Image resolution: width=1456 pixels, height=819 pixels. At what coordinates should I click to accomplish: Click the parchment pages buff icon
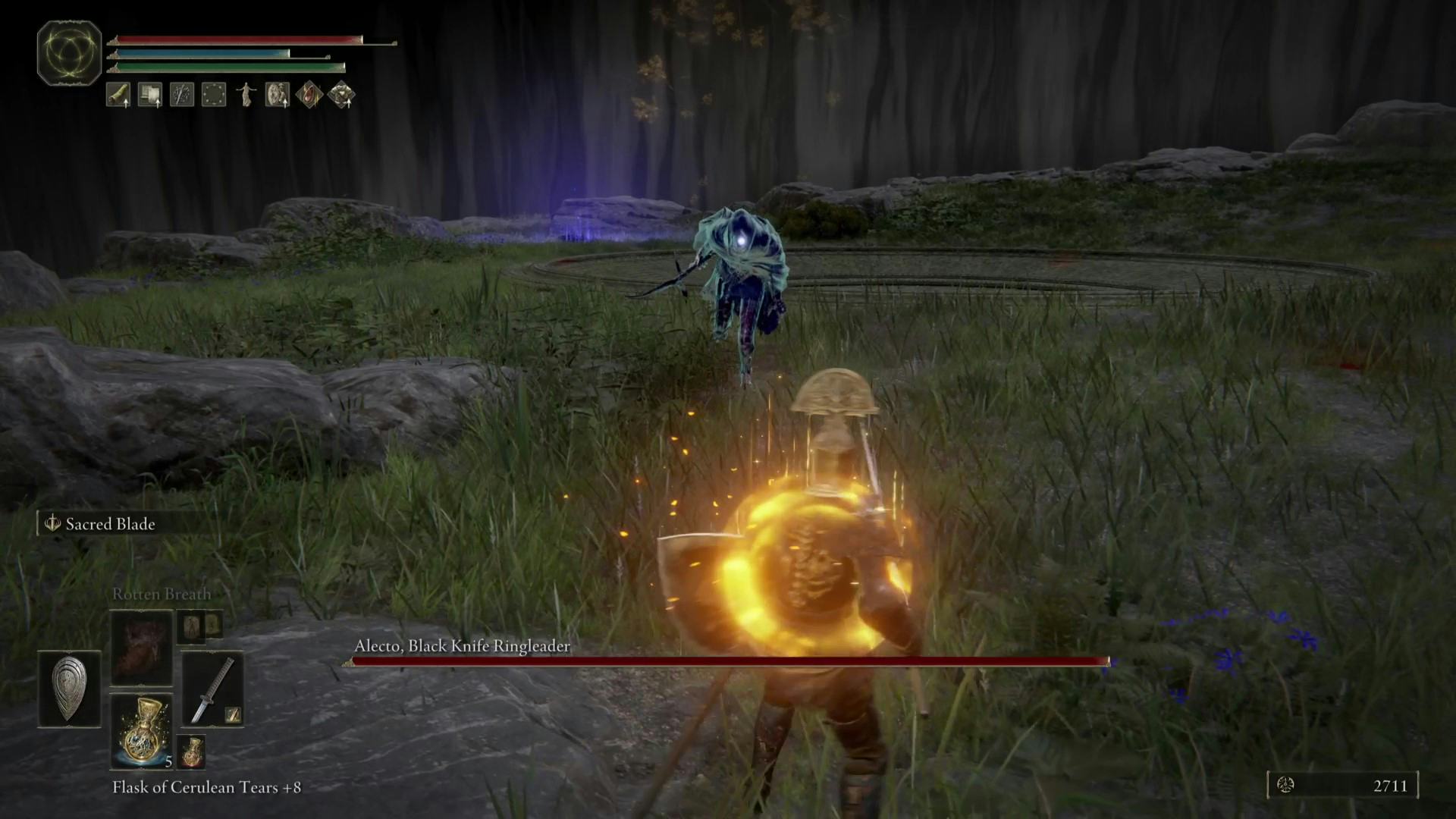150,95
